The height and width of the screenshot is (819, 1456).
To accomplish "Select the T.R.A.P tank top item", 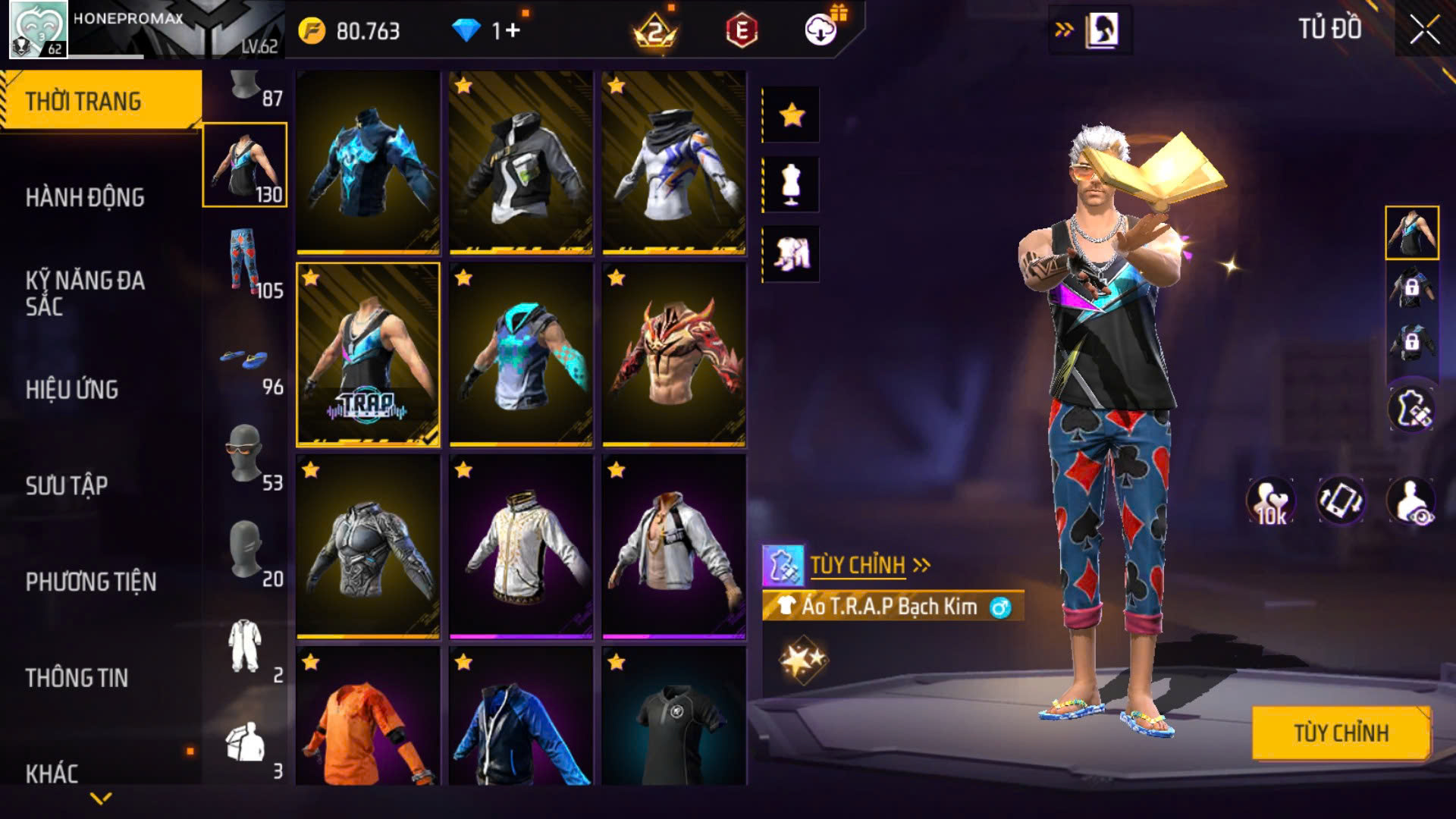I will pyautogui.click(x=368, y=355).
